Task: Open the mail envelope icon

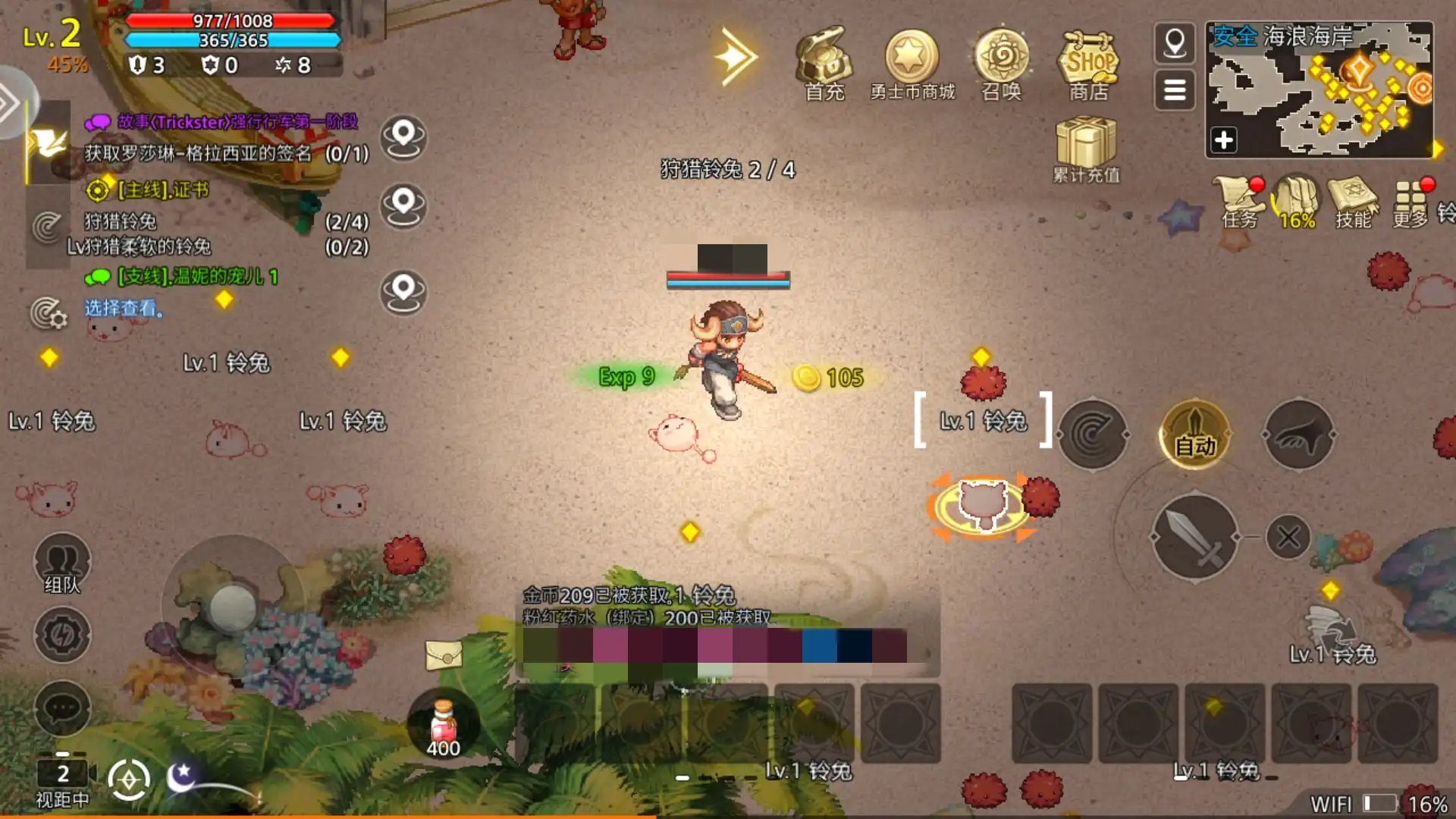Action: [444, 655]
